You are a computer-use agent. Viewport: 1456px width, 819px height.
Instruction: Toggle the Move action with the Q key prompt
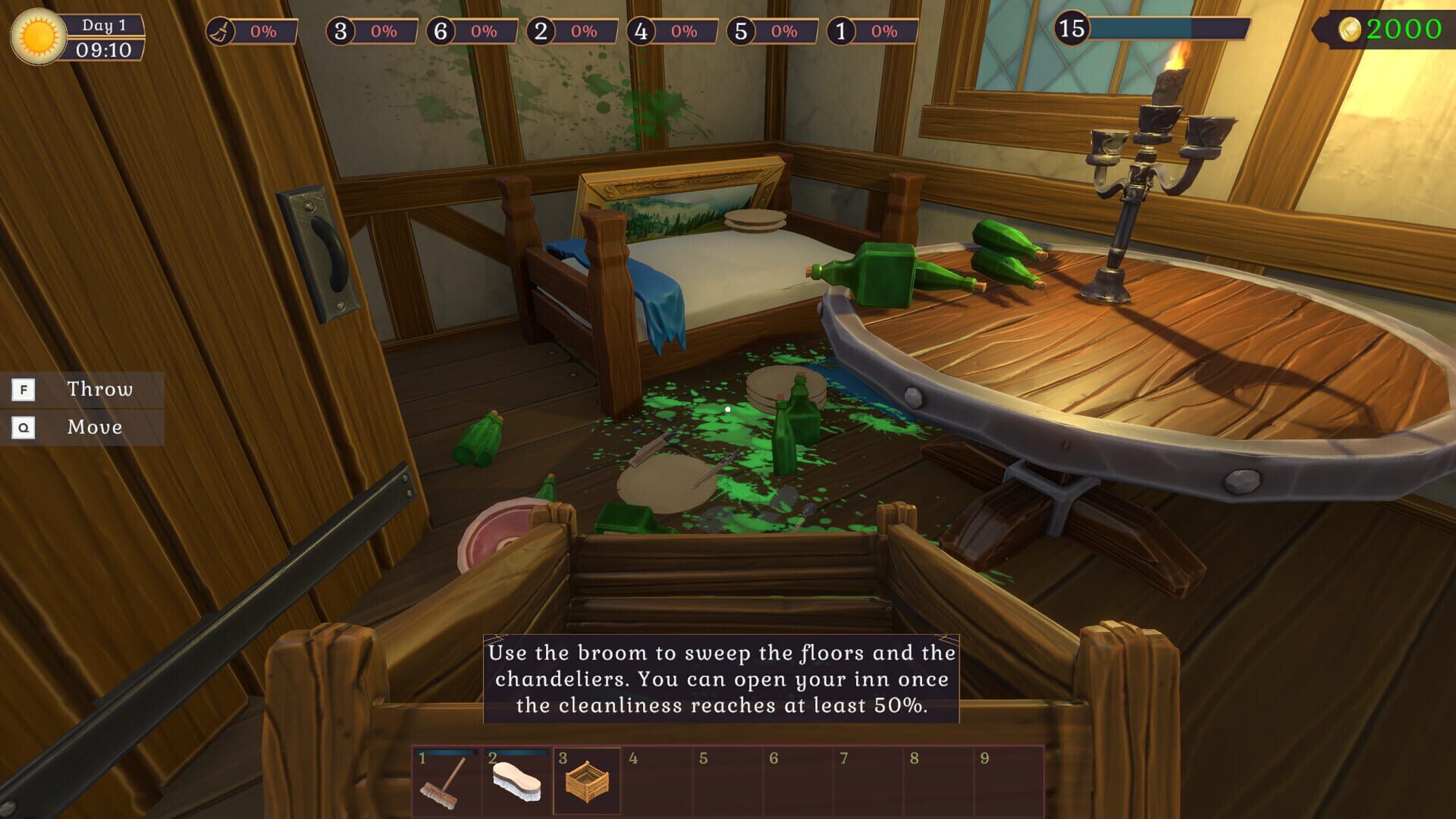(x=24, y=427)
